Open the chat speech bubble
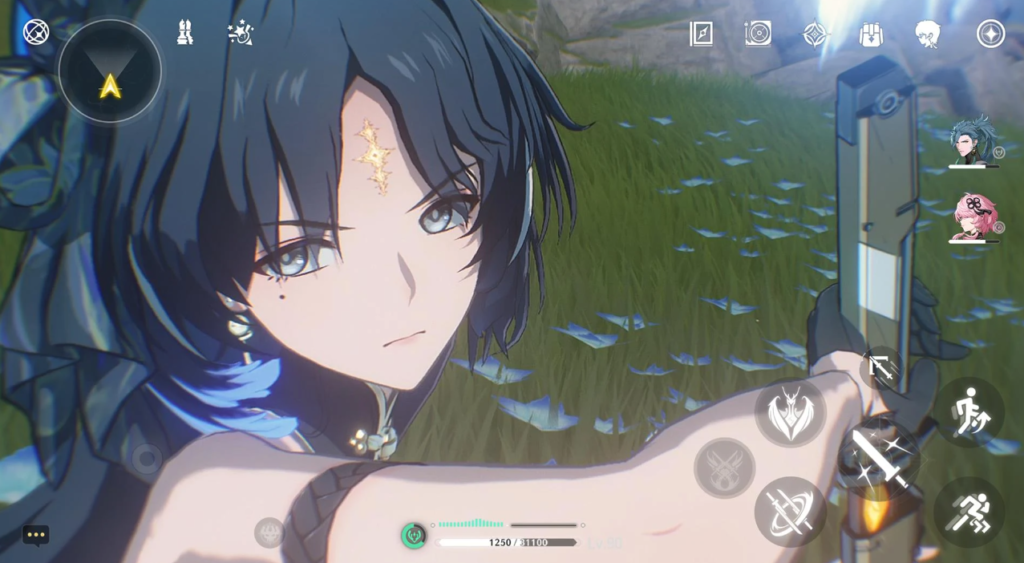The height and width of the screenshot is (563, 1024). [x=36, y=535]
